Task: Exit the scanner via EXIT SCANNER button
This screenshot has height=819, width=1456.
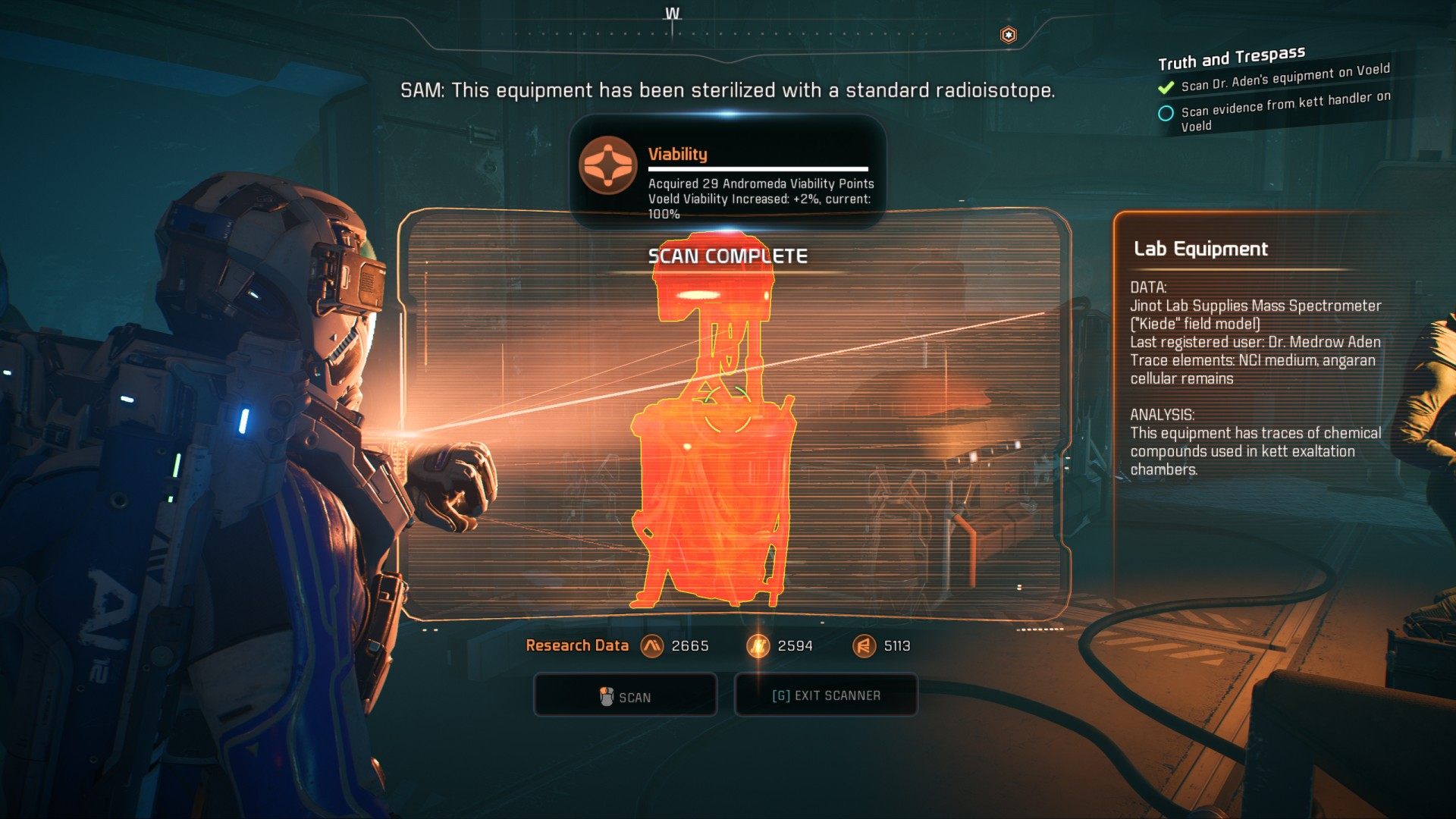Action: pyautogui.click(x=826, y=695)
